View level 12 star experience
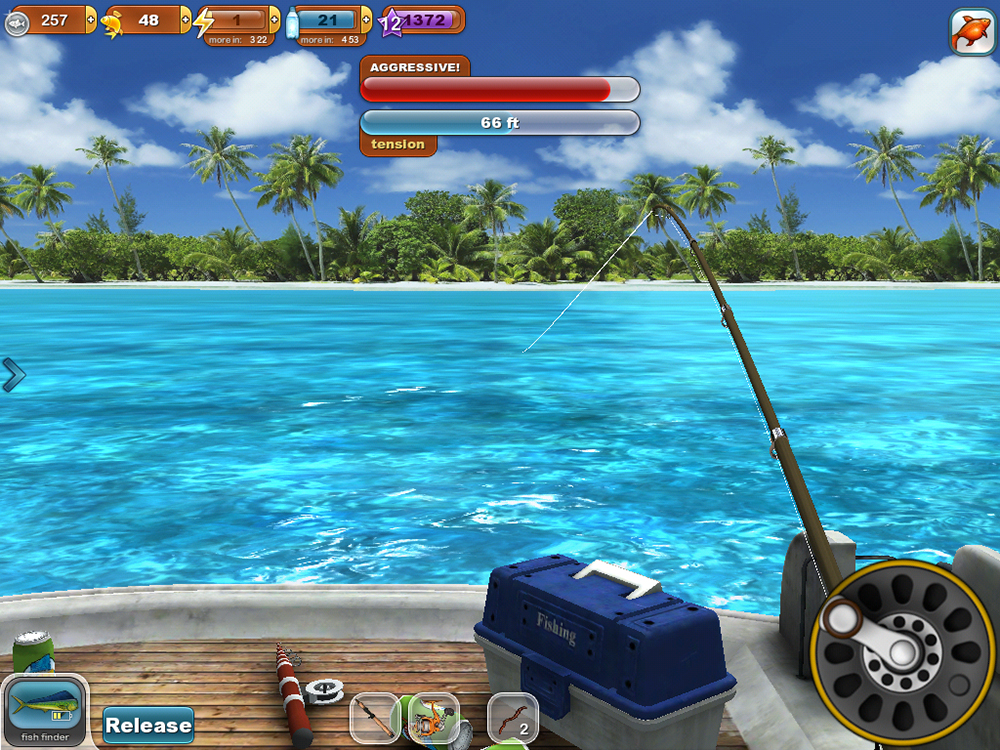 click(x=392, y=22)
